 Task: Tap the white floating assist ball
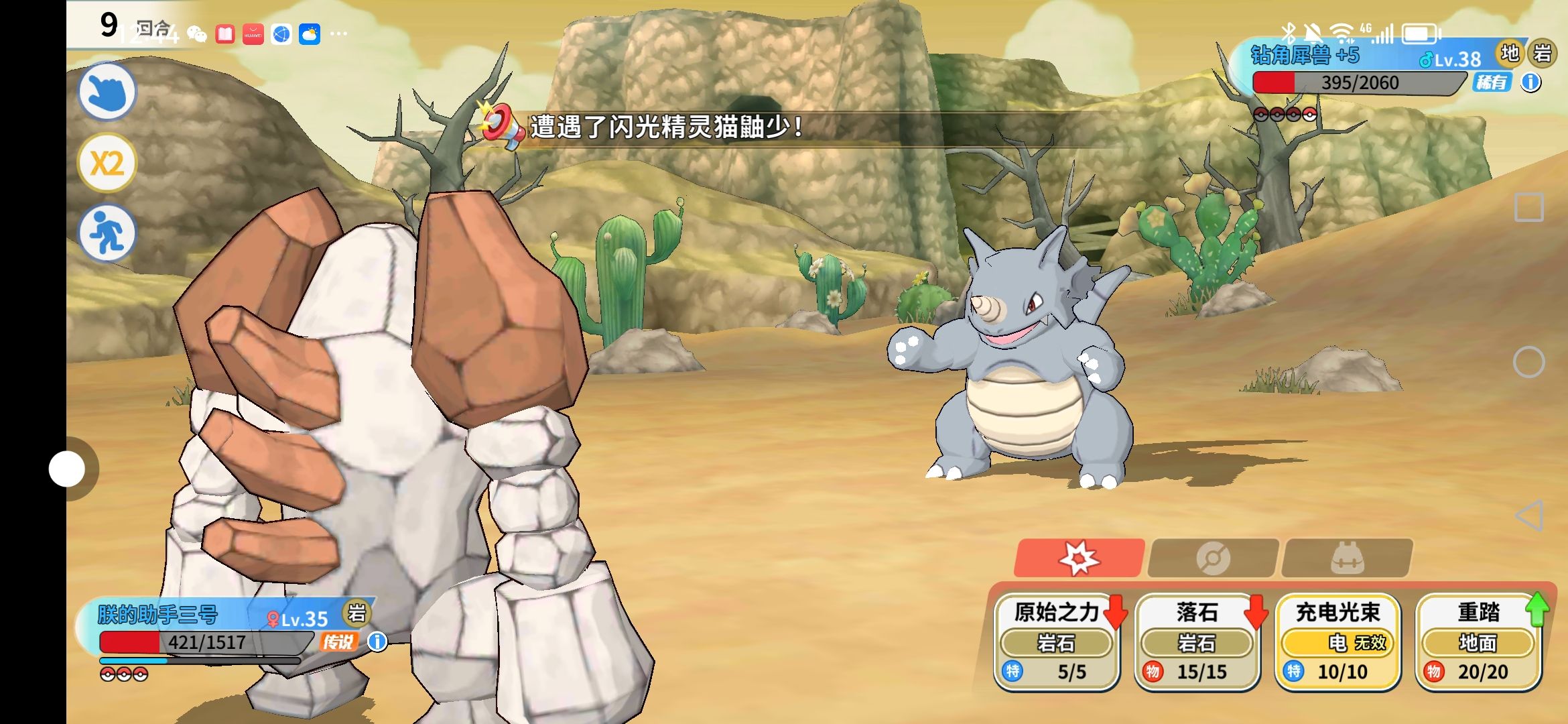[67, 469]
